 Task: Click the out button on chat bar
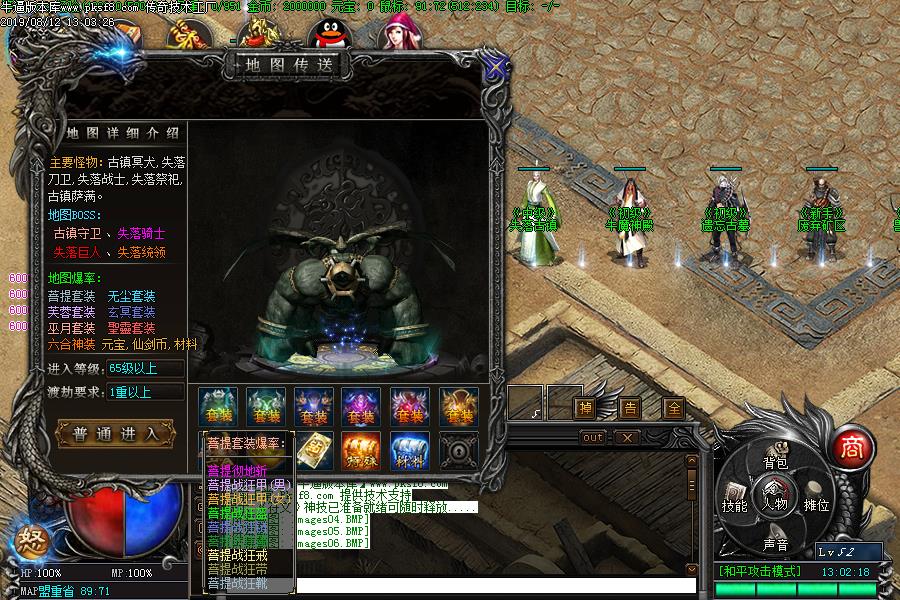593,437
